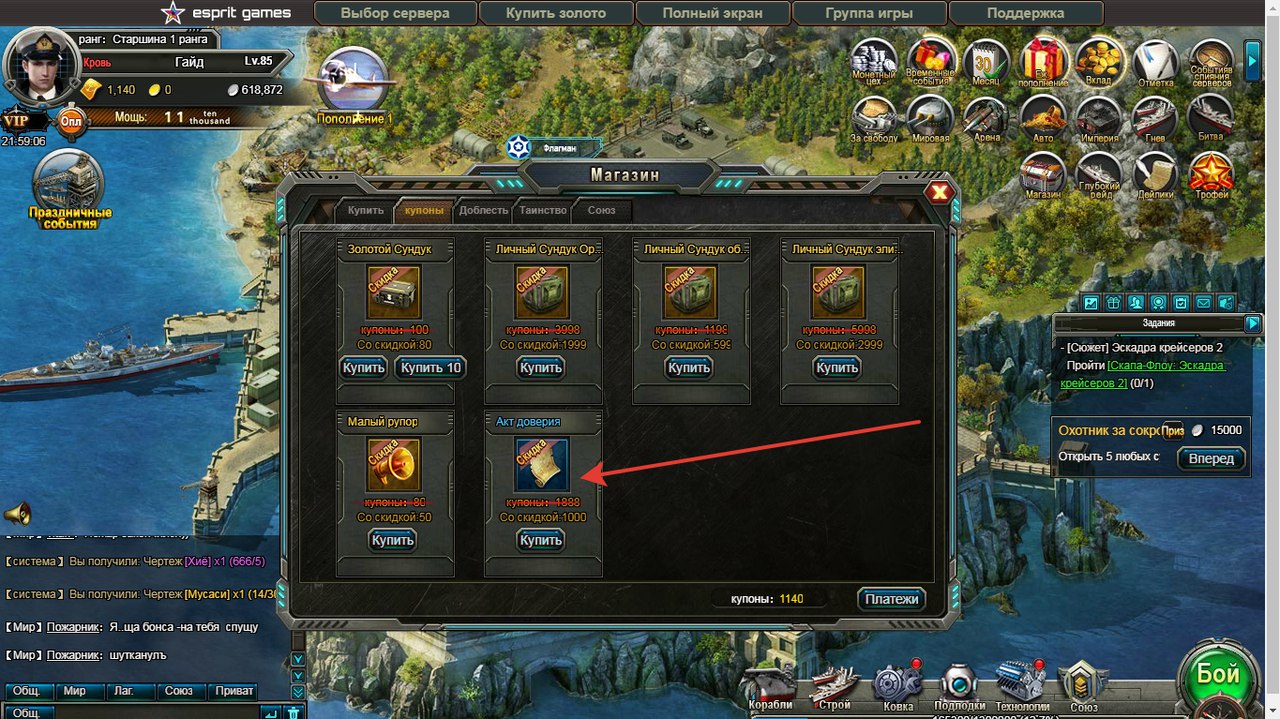Buy the Малый рупор megaphone
Viewport: 1280px width, 719px height.
pyautogui.click(x=392, y=540)
